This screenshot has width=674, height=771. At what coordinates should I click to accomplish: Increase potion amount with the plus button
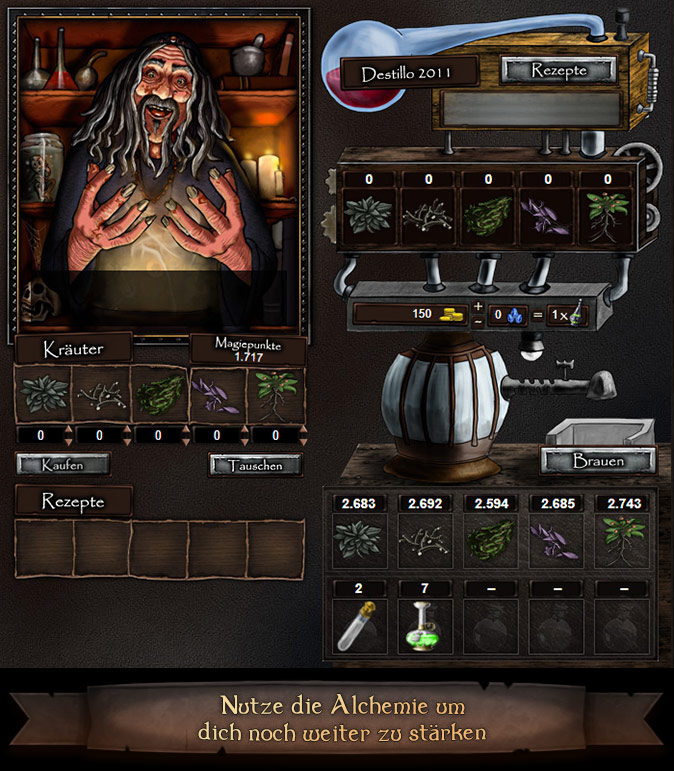(x=478, y=306)
